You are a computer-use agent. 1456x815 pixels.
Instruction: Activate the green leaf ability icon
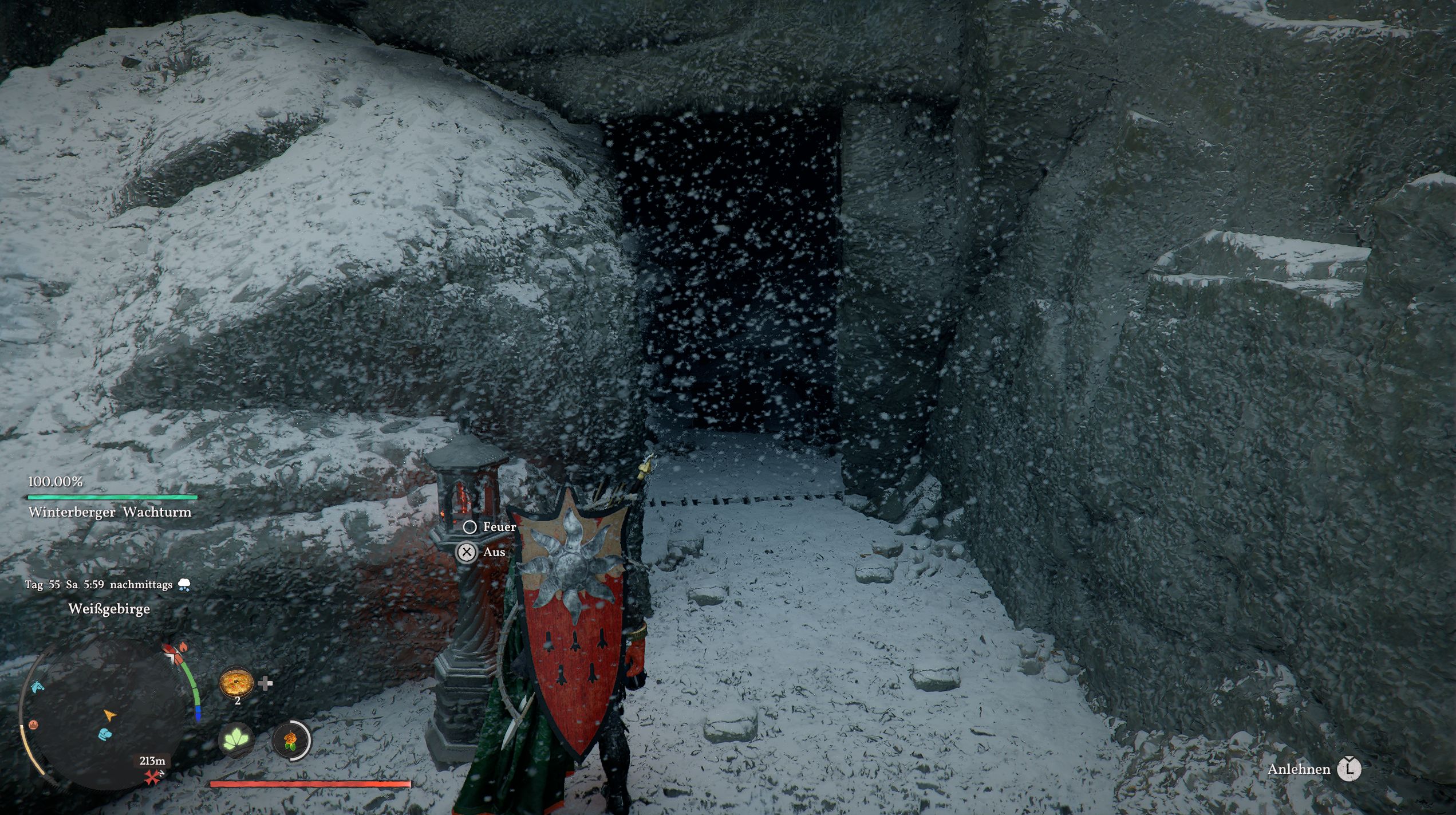[x=236, y=741]
